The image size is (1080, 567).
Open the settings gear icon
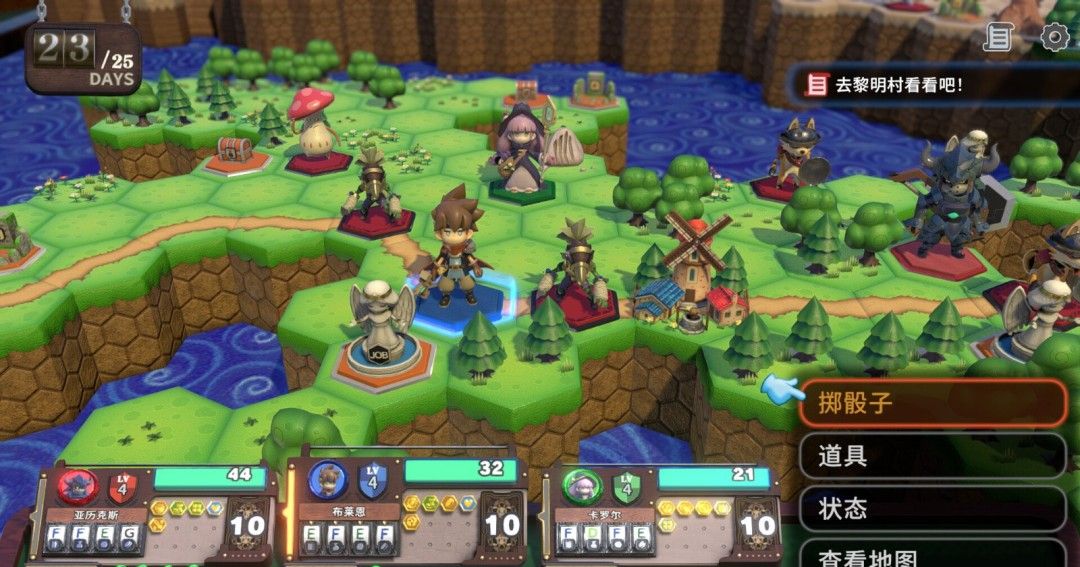(x=1054, y=38)
